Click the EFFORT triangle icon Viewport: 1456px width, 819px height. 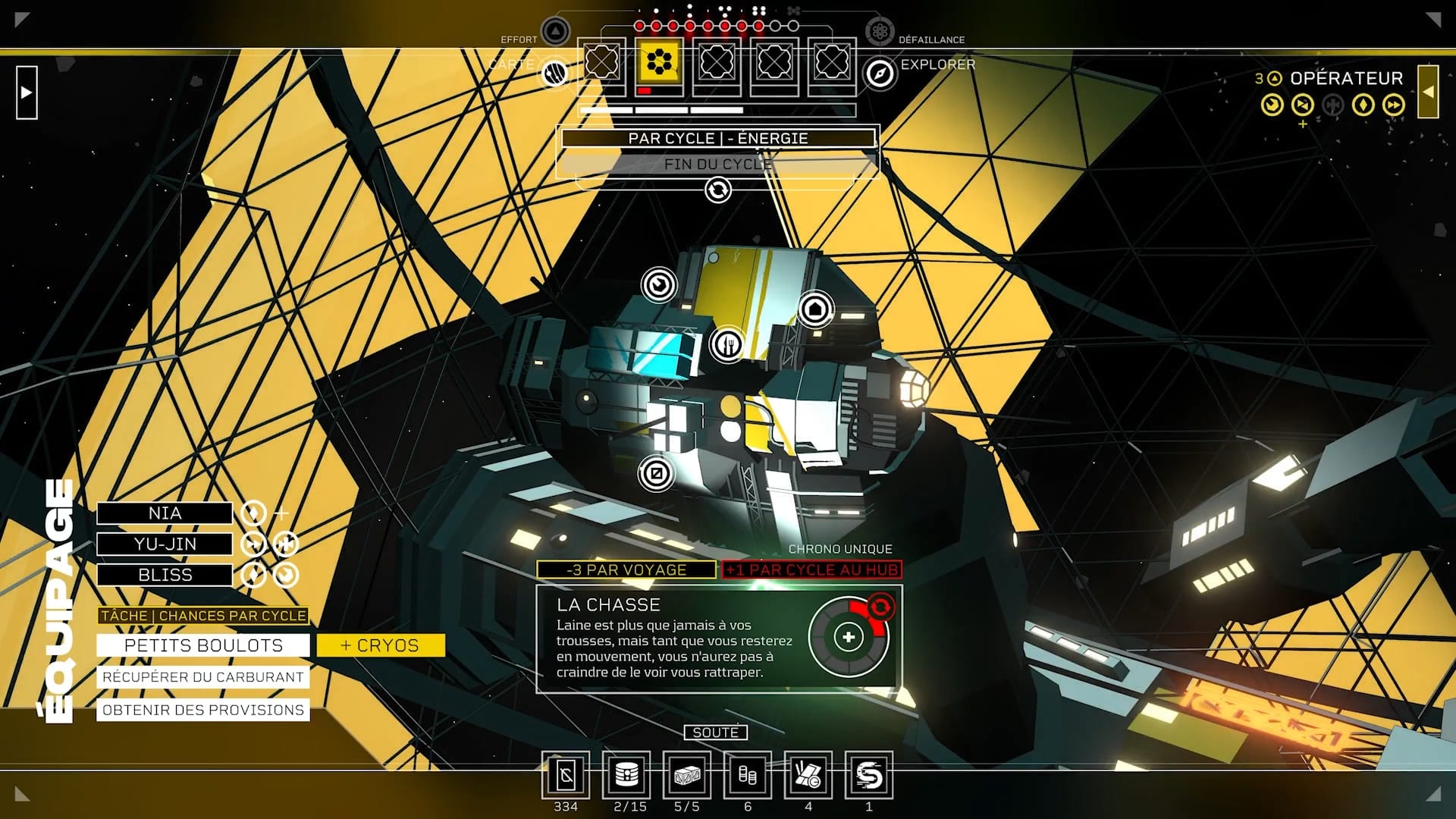coord(555,32)
